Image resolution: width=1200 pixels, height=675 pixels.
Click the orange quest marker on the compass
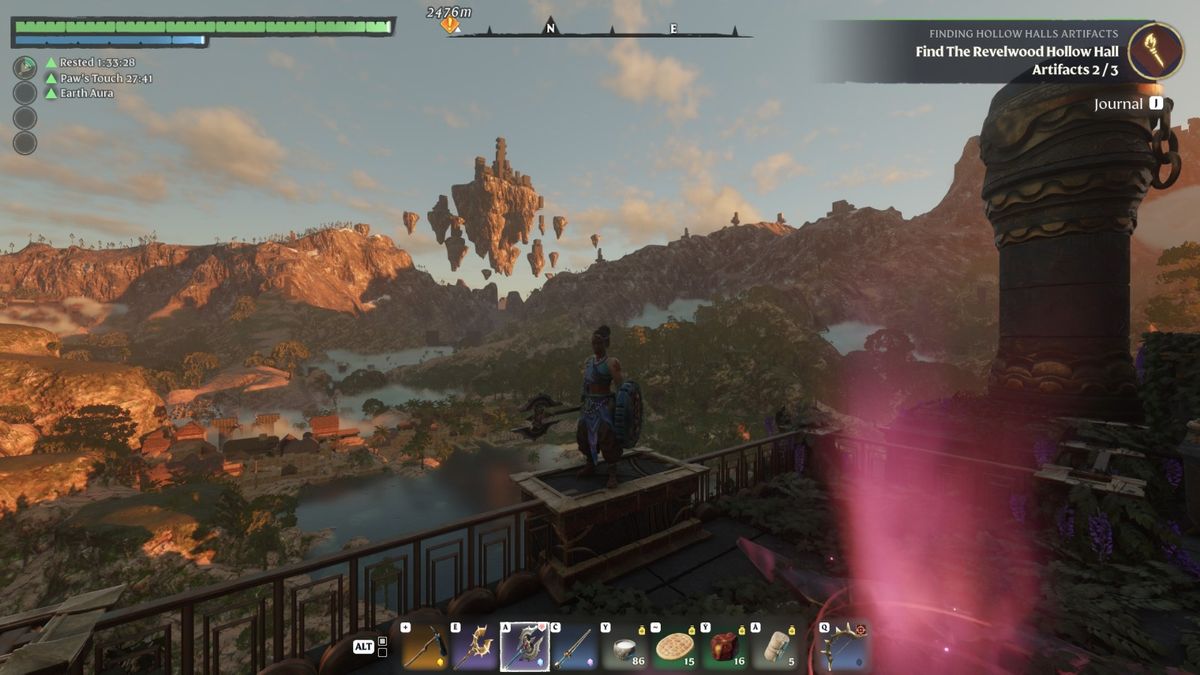coord(450,24)
